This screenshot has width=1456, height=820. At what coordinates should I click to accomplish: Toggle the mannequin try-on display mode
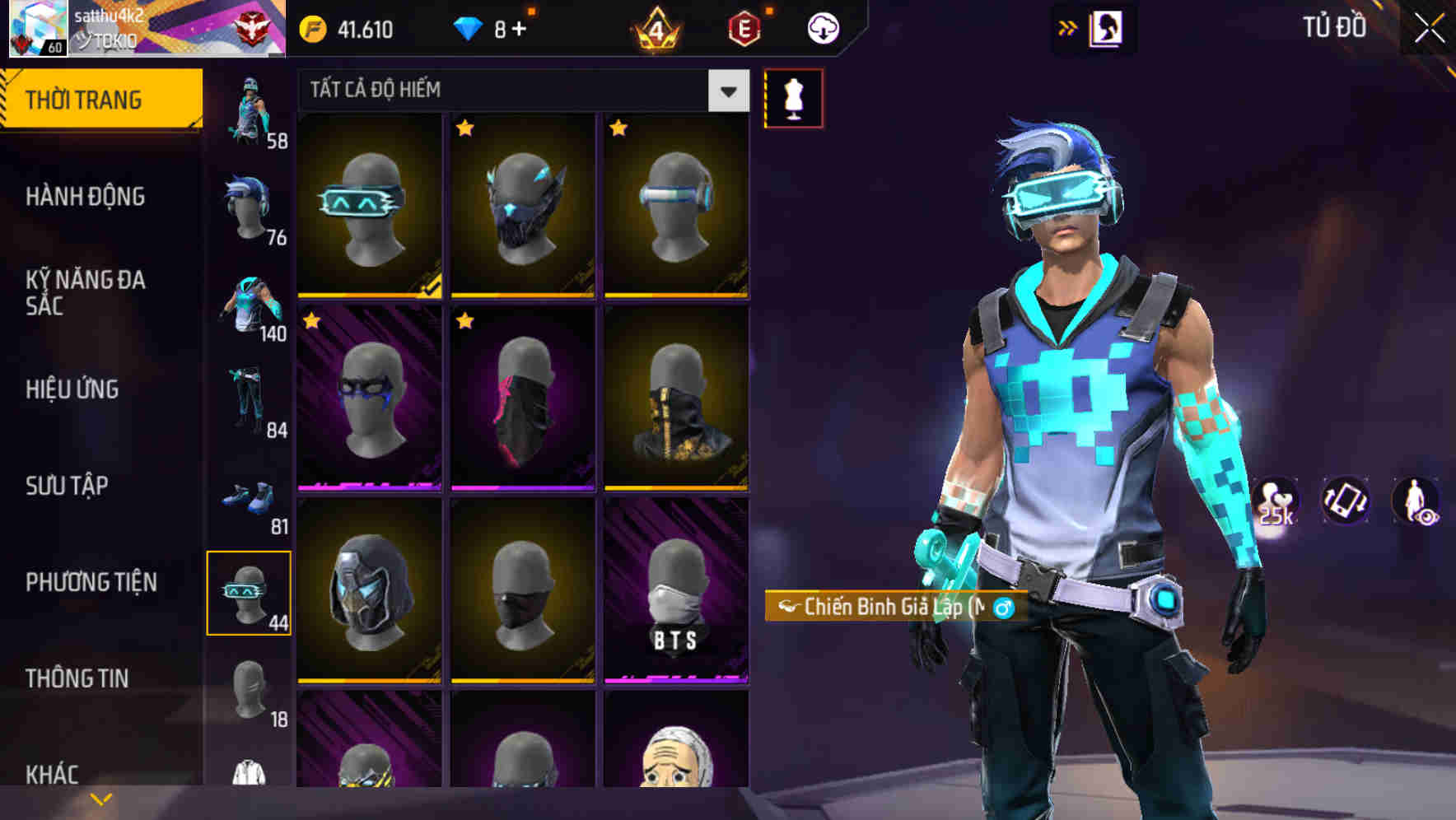[x=793, y=97]
